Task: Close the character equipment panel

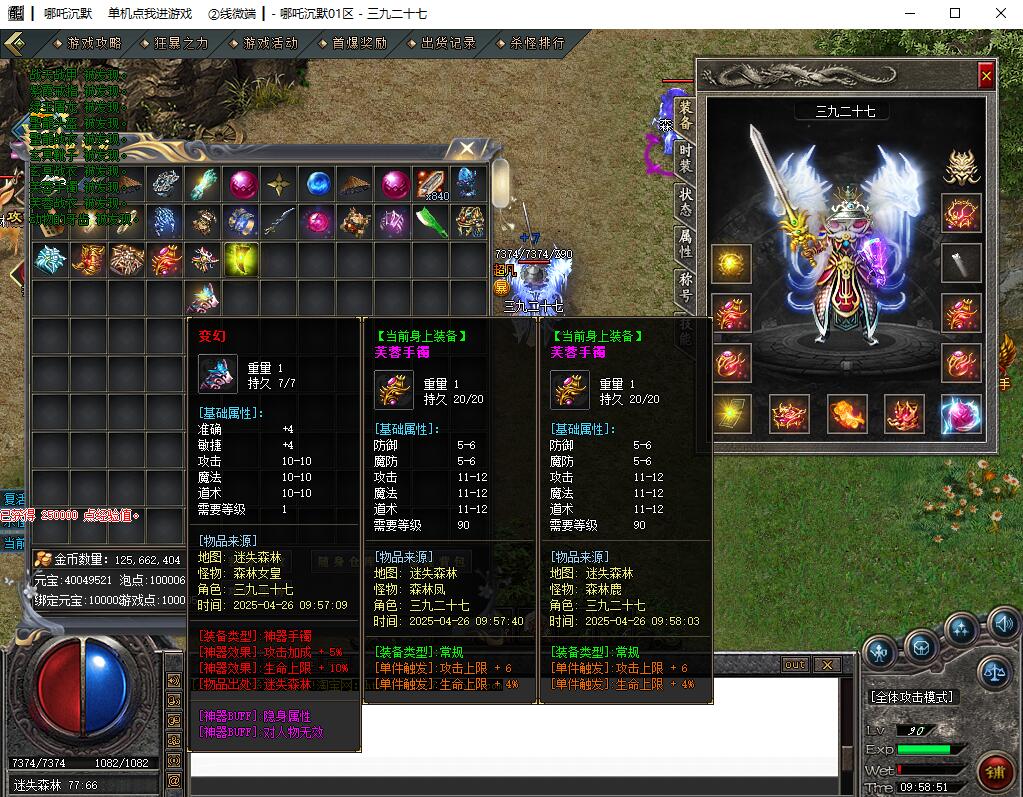Action: tap(986, 76)
